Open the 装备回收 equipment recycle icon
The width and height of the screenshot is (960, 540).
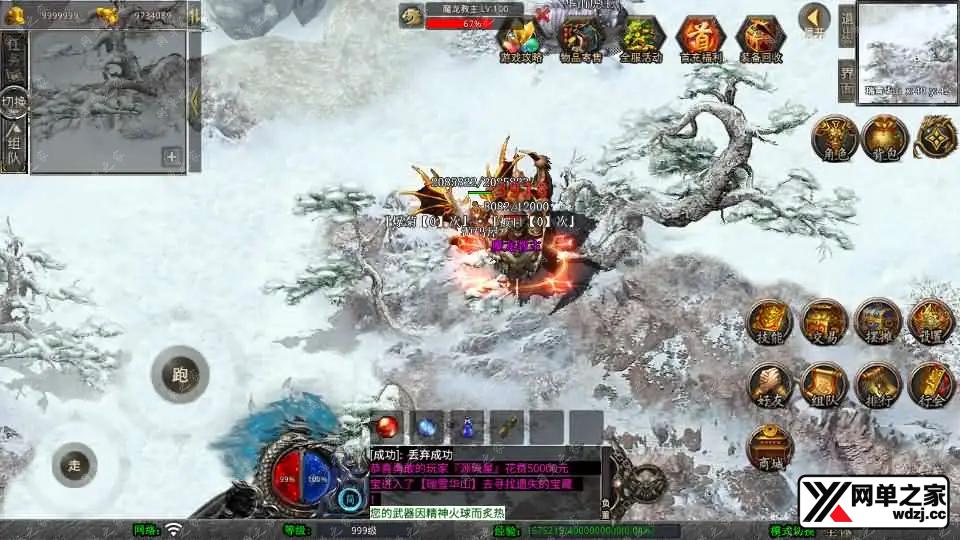761,38
